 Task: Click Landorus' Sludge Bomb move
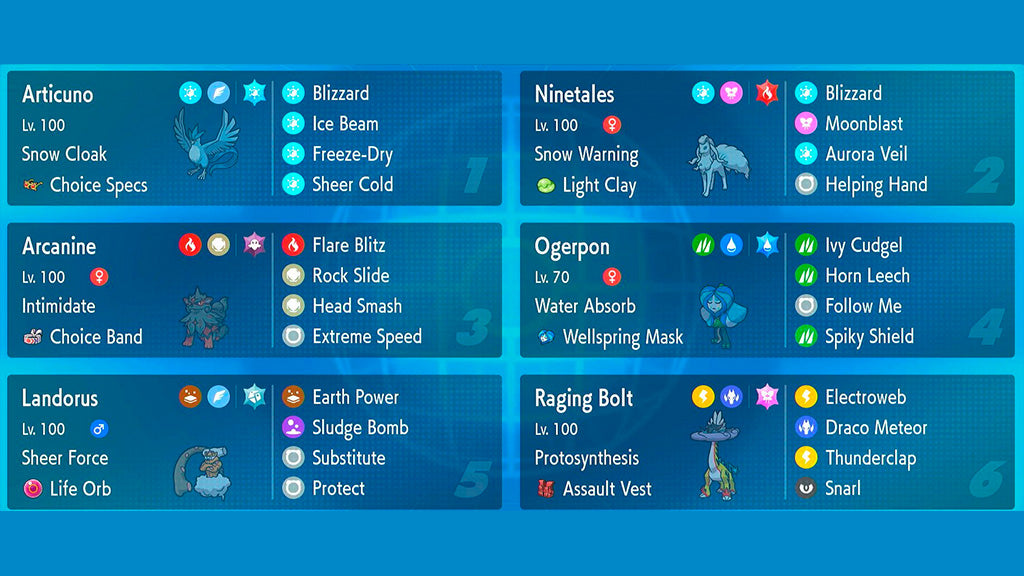359,428
